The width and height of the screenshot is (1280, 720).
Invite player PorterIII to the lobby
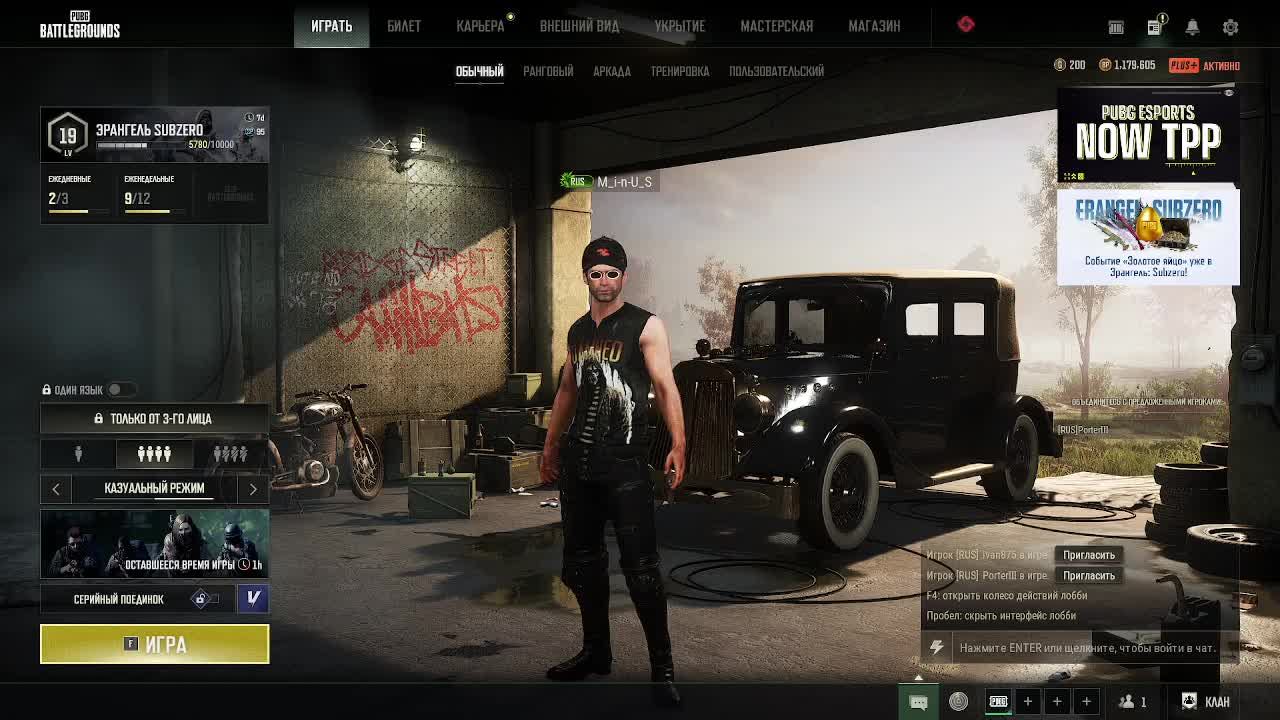[x=1088, y=576]
